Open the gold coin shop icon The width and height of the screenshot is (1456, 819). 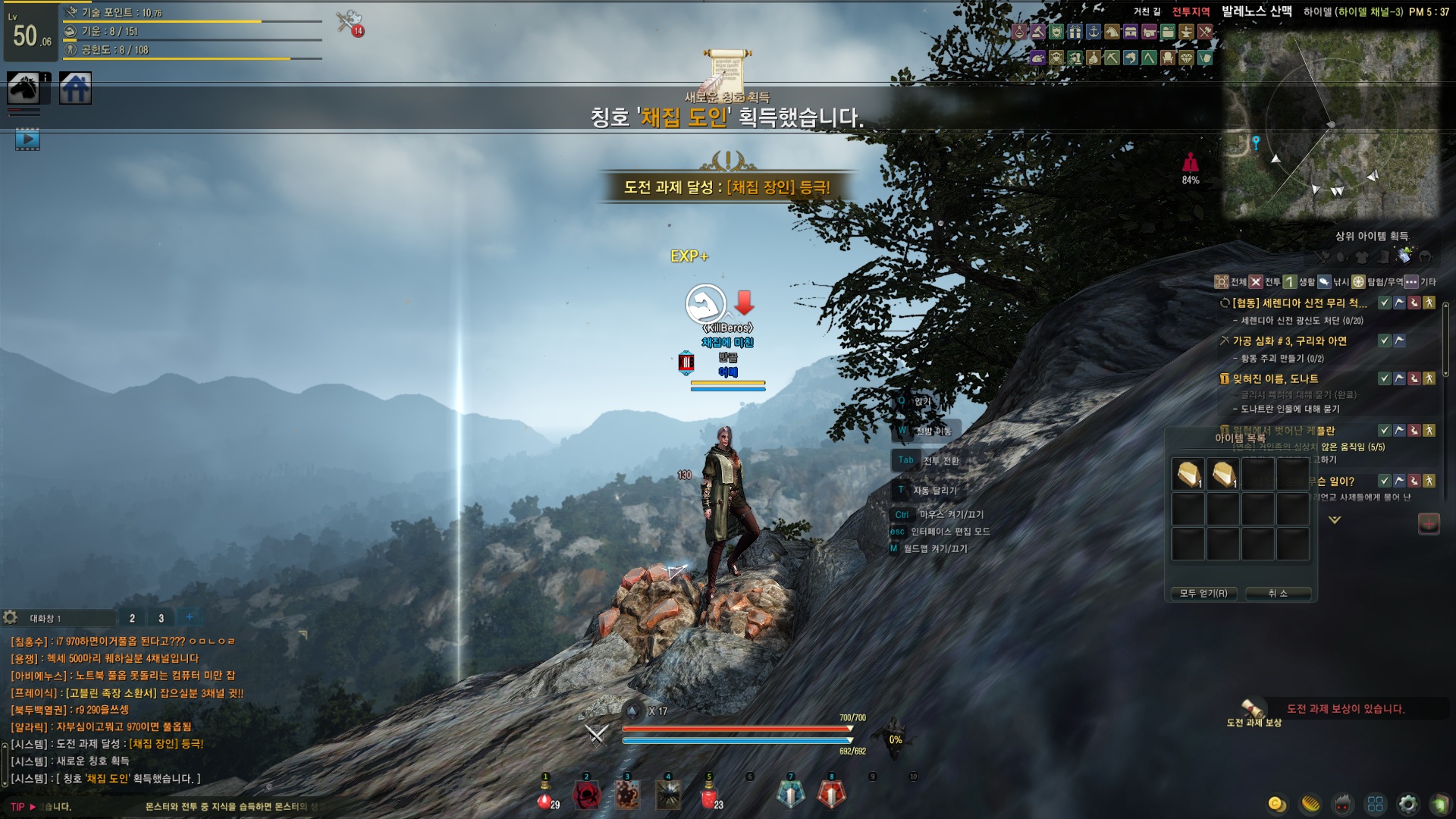point(1277,804)
